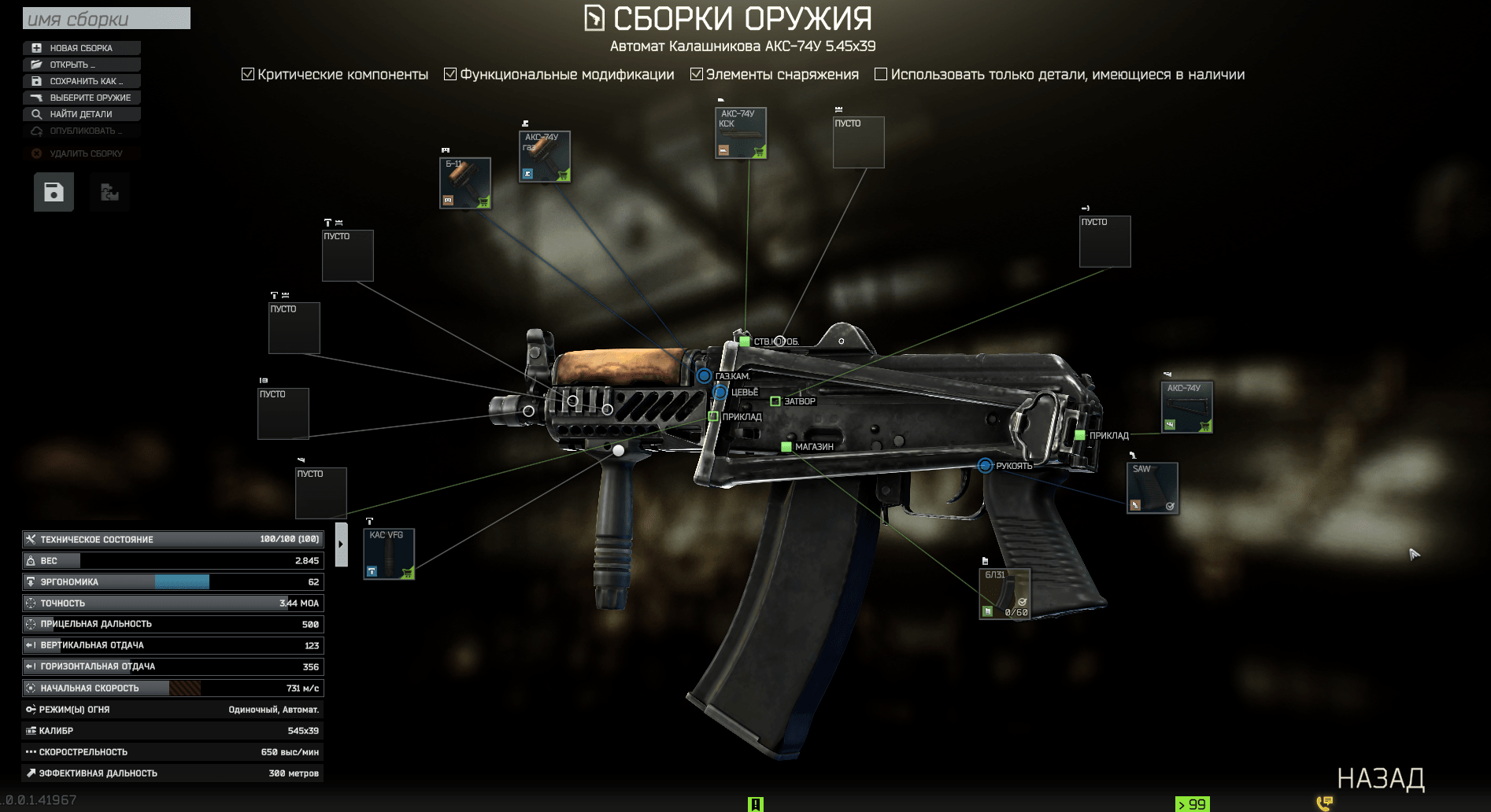Select the АКС-74У gas tube slot
The image size is (1491, 812).
click(545, 156)
